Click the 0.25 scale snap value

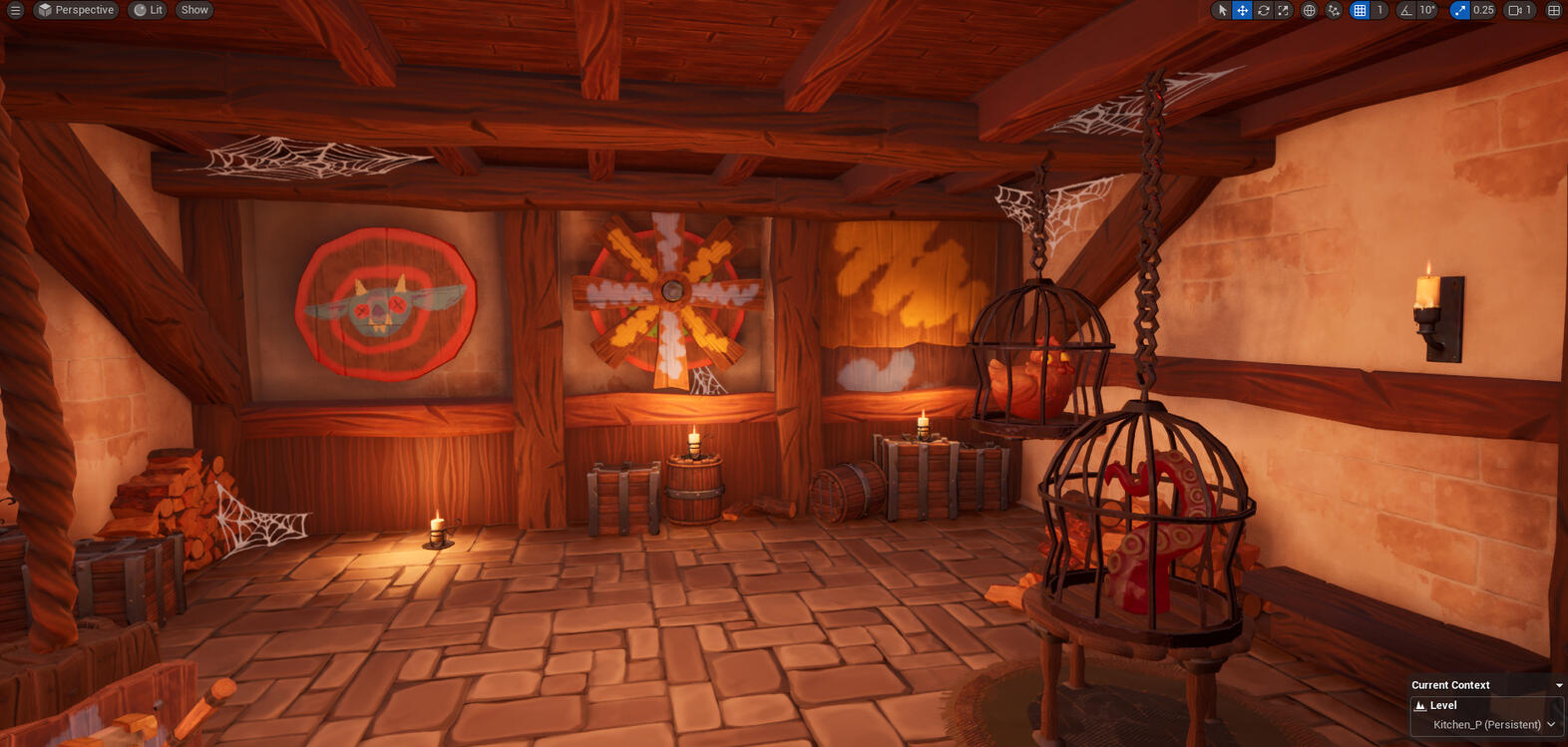click(1482, 10)
